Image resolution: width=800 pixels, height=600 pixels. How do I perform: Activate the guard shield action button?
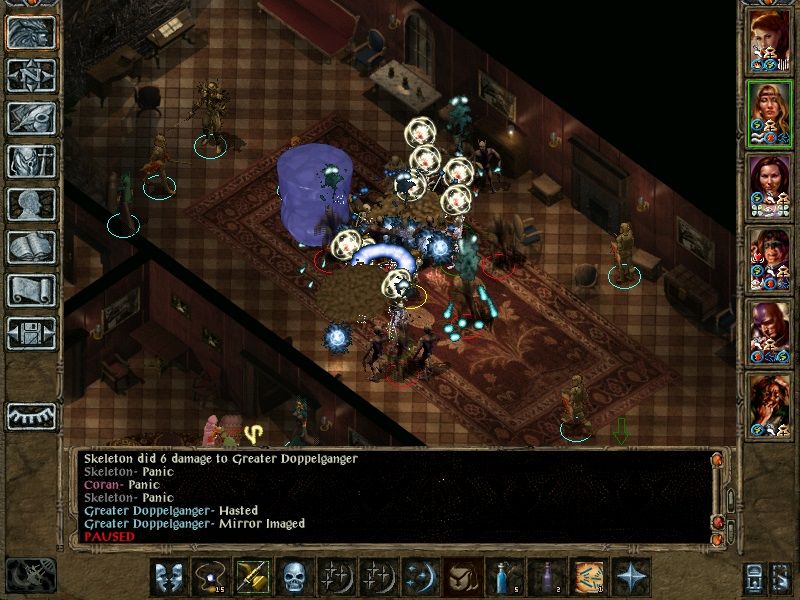point(166,577)
